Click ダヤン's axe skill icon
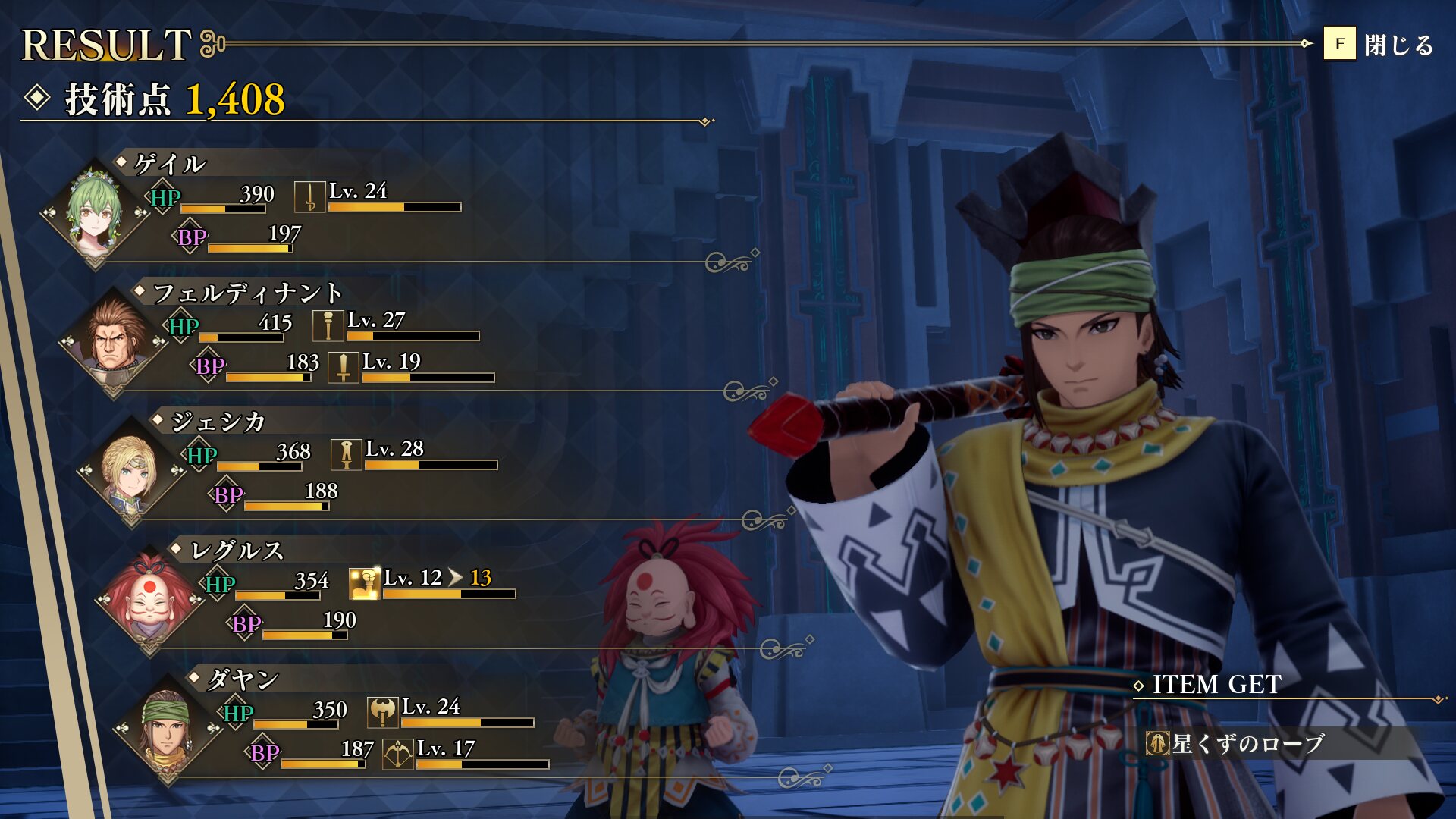 coord(382,713)
